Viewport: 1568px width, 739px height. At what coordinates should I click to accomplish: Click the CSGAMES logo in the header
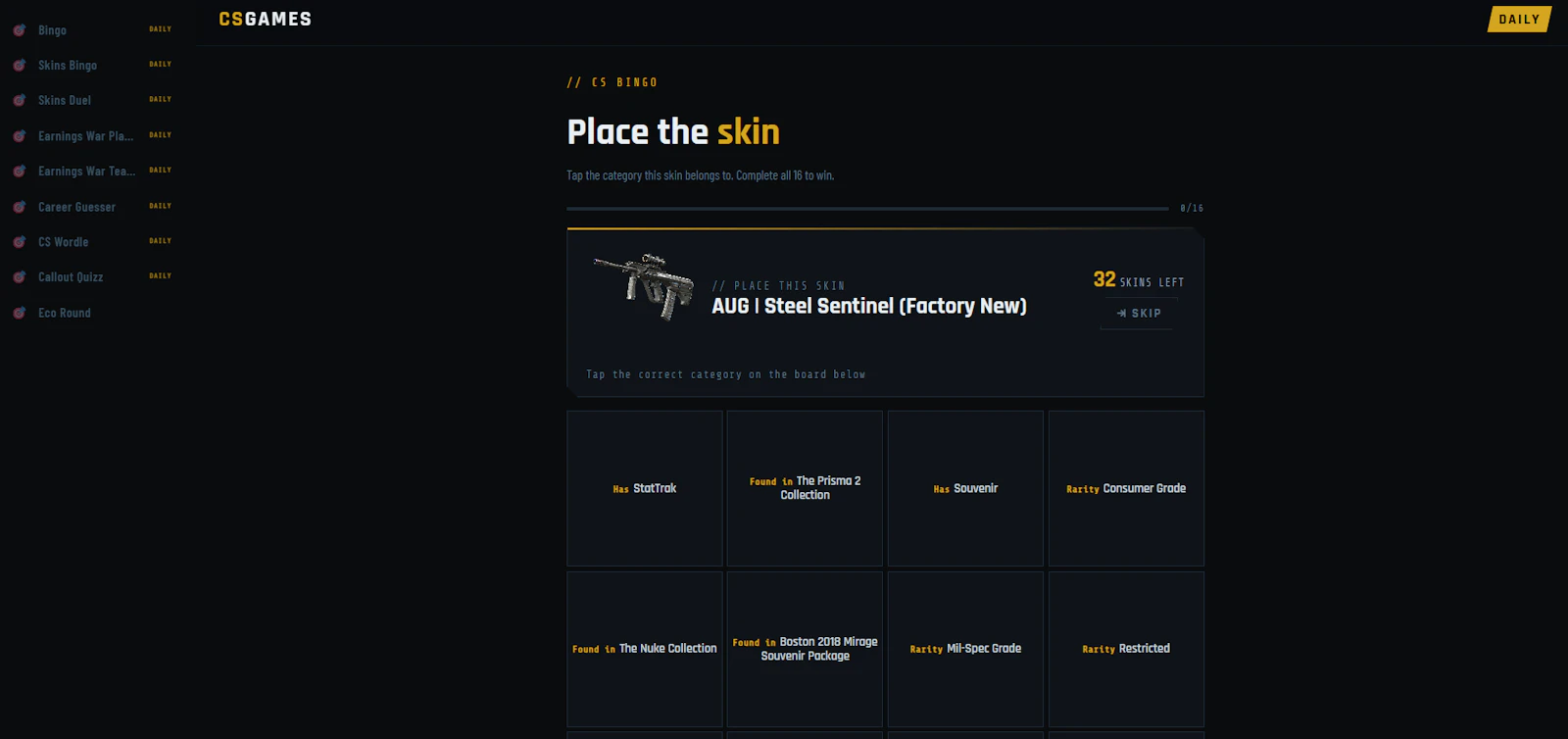click(265, 19)
